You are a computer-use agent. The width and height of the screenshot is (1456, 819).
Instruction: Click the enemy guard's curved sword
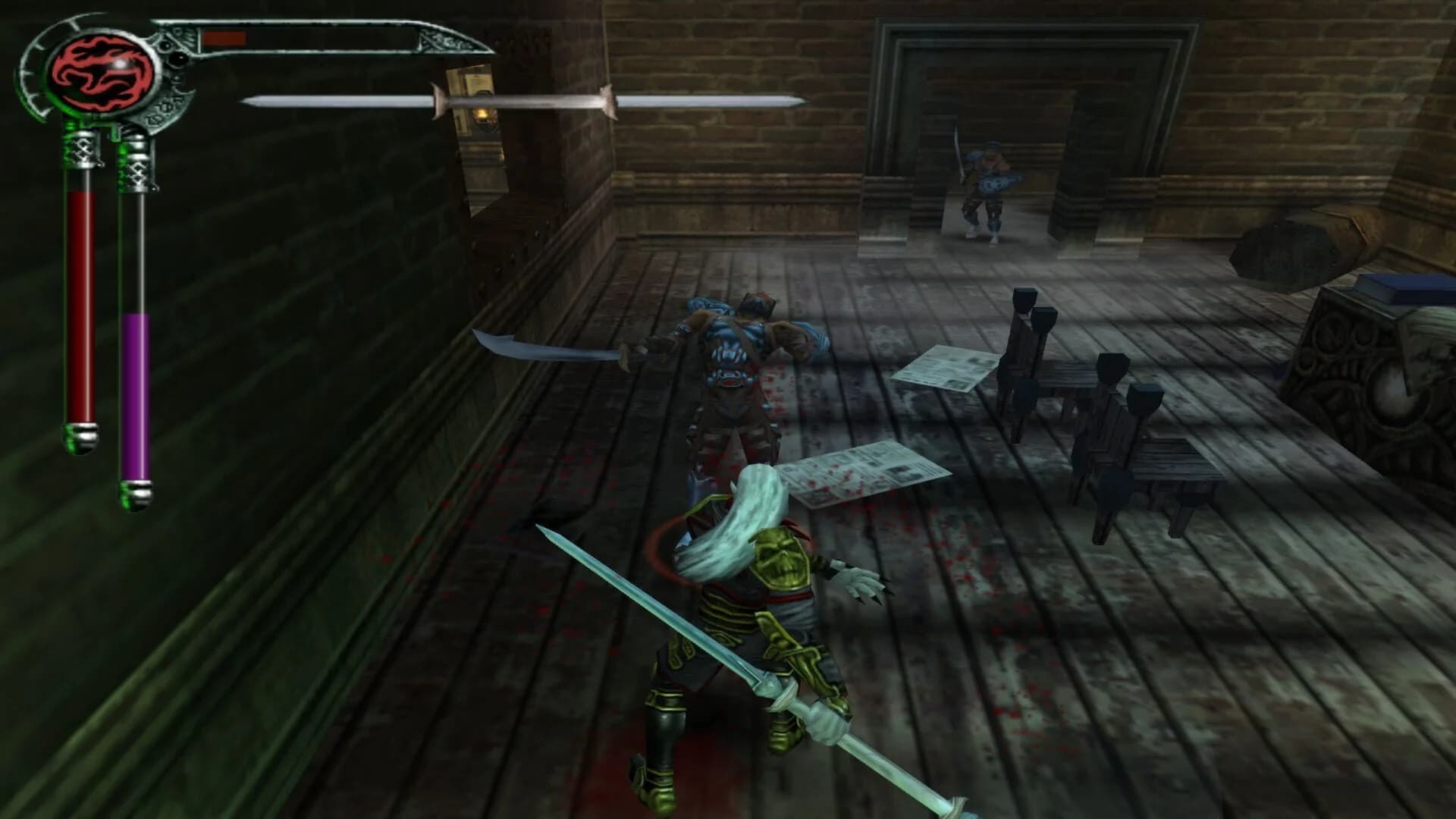[x=546, y=349]
